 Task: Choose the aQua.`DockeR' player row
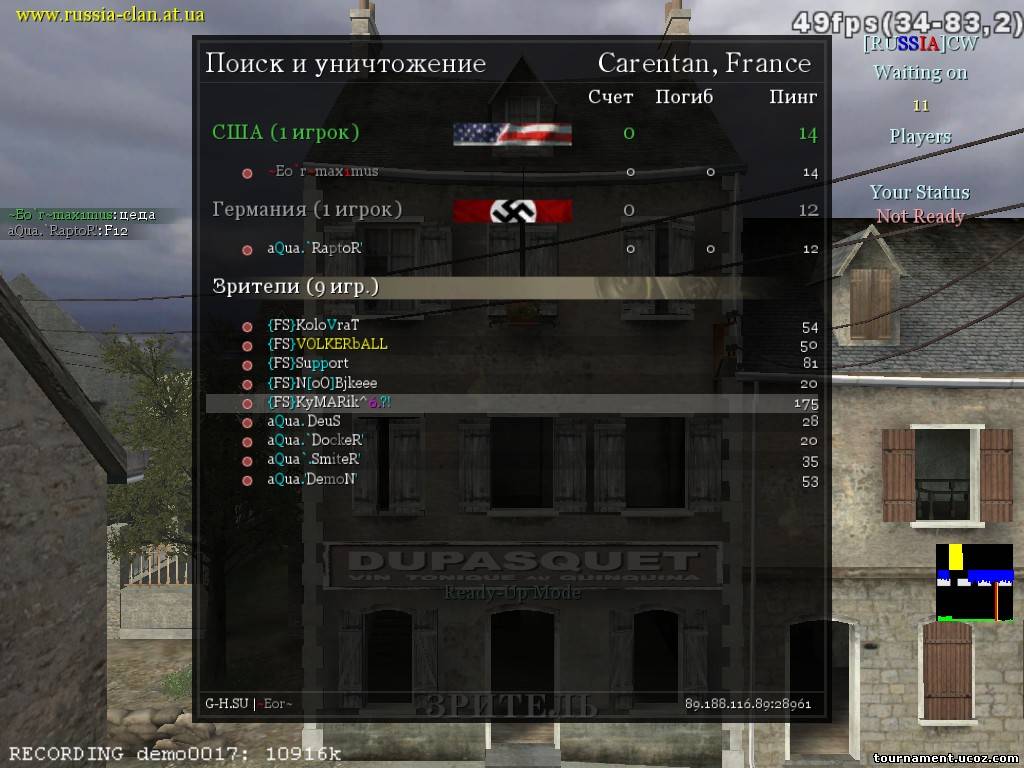315,441
